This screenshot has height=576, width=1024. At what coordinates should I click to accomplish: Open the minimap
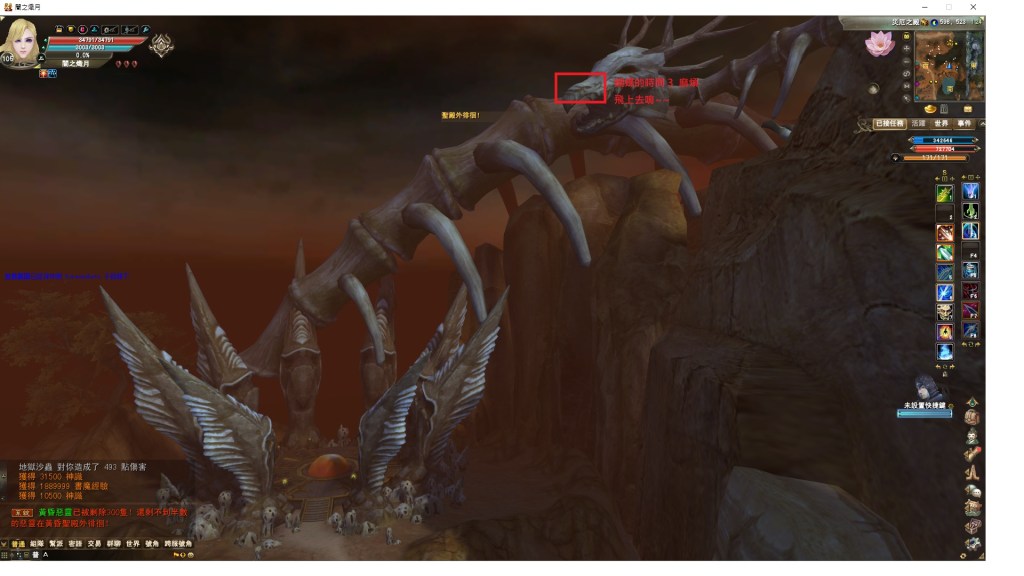948,65
